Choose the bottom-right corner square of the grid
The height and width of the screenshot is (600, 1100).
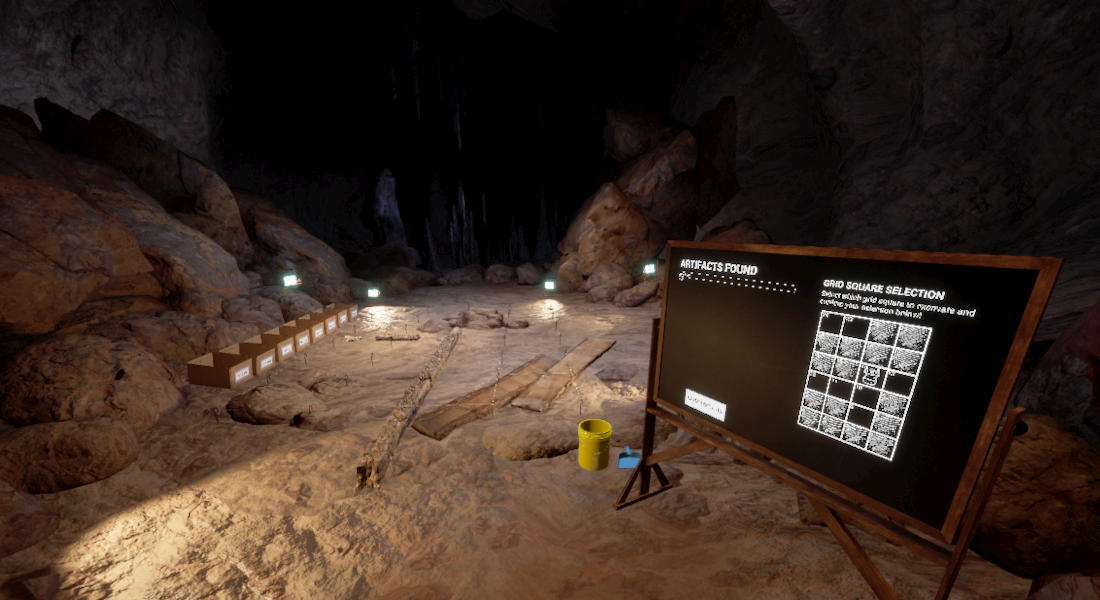(x=882, y=444)
